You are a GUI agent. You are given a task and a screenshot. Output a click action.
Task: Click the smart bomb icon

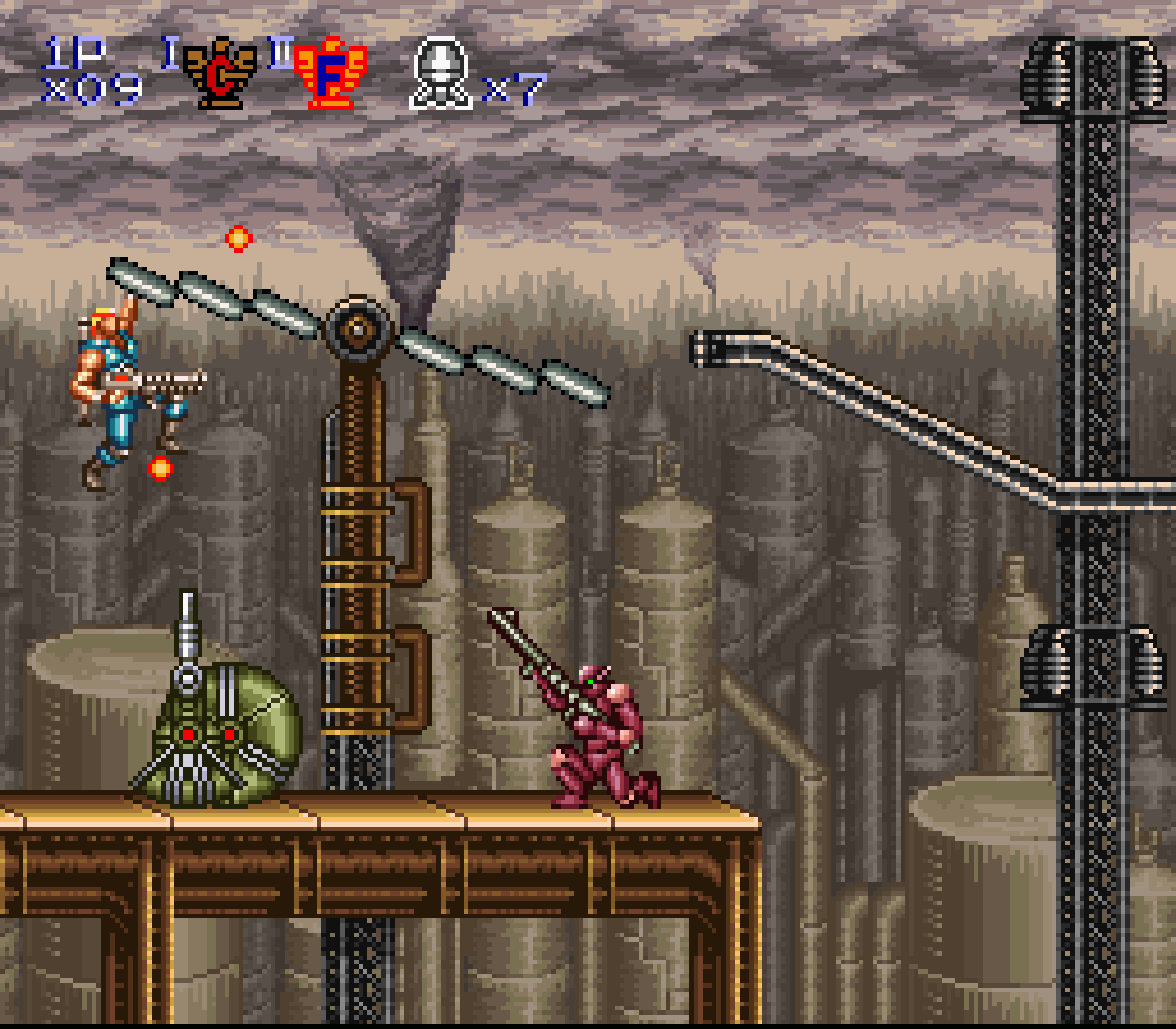441,73
